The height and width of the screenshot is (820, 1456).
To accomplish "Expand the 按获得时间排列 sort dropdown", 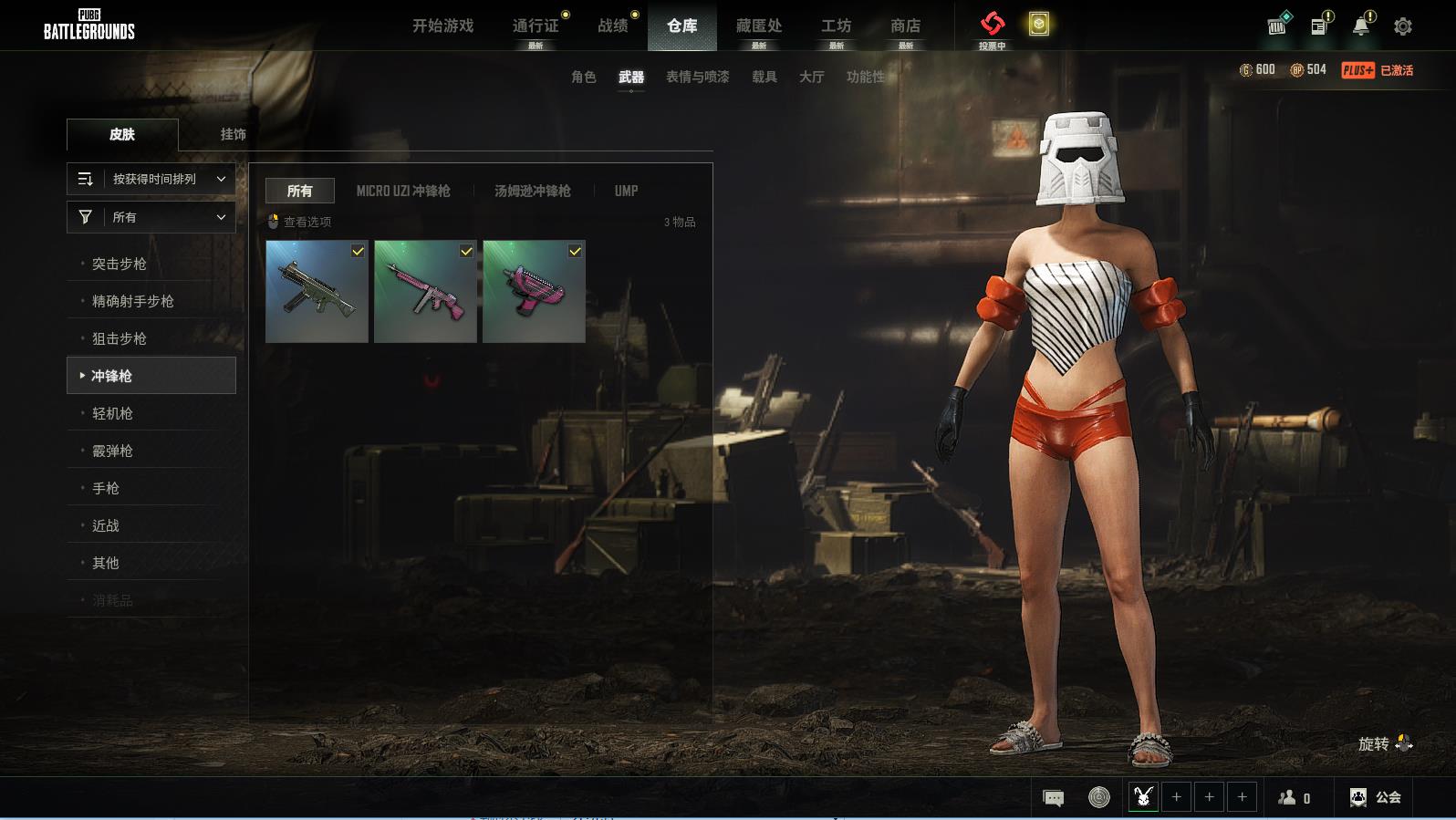I will 151,179.
